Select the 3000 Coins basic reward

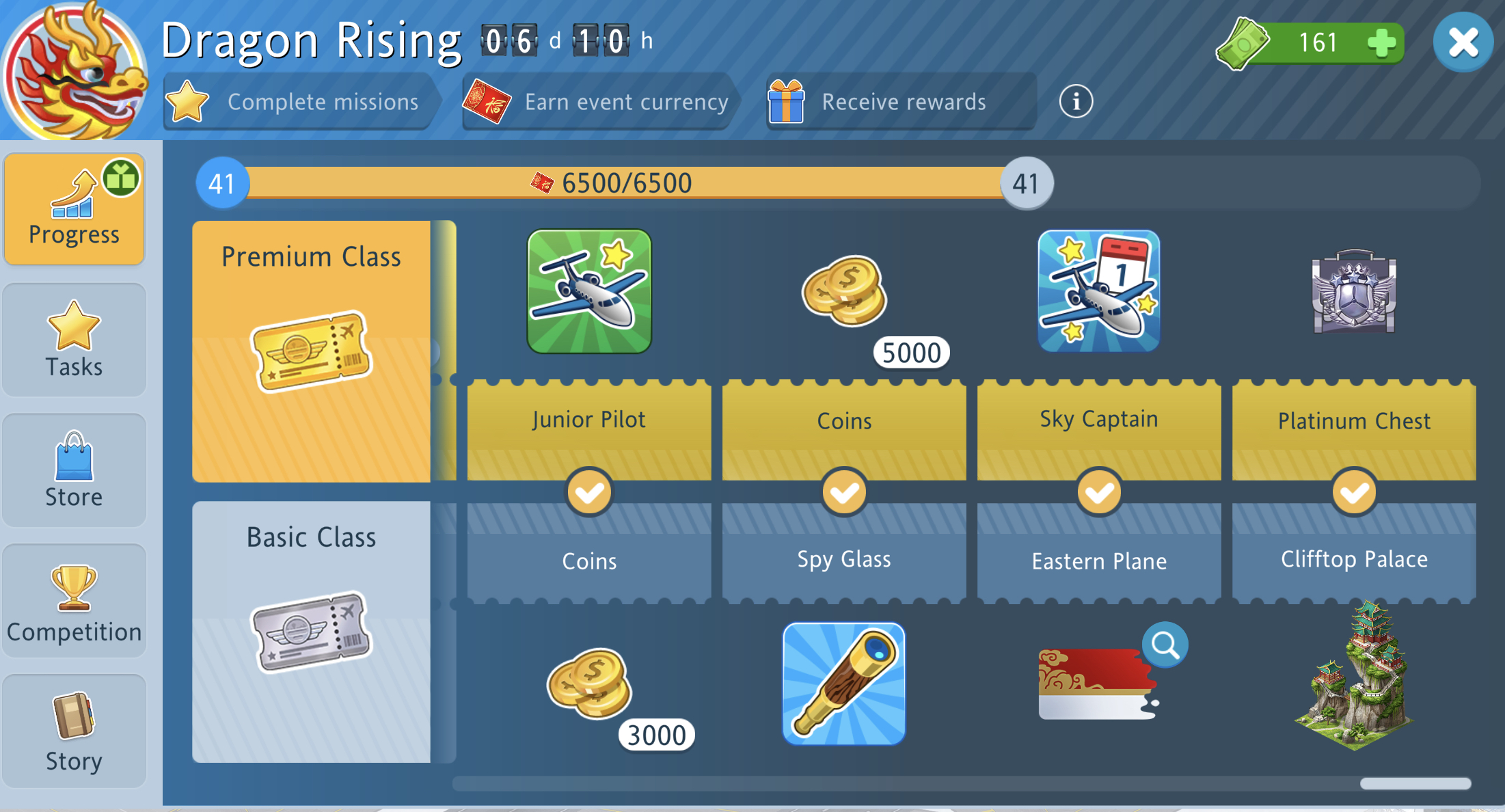pos(589,684)
